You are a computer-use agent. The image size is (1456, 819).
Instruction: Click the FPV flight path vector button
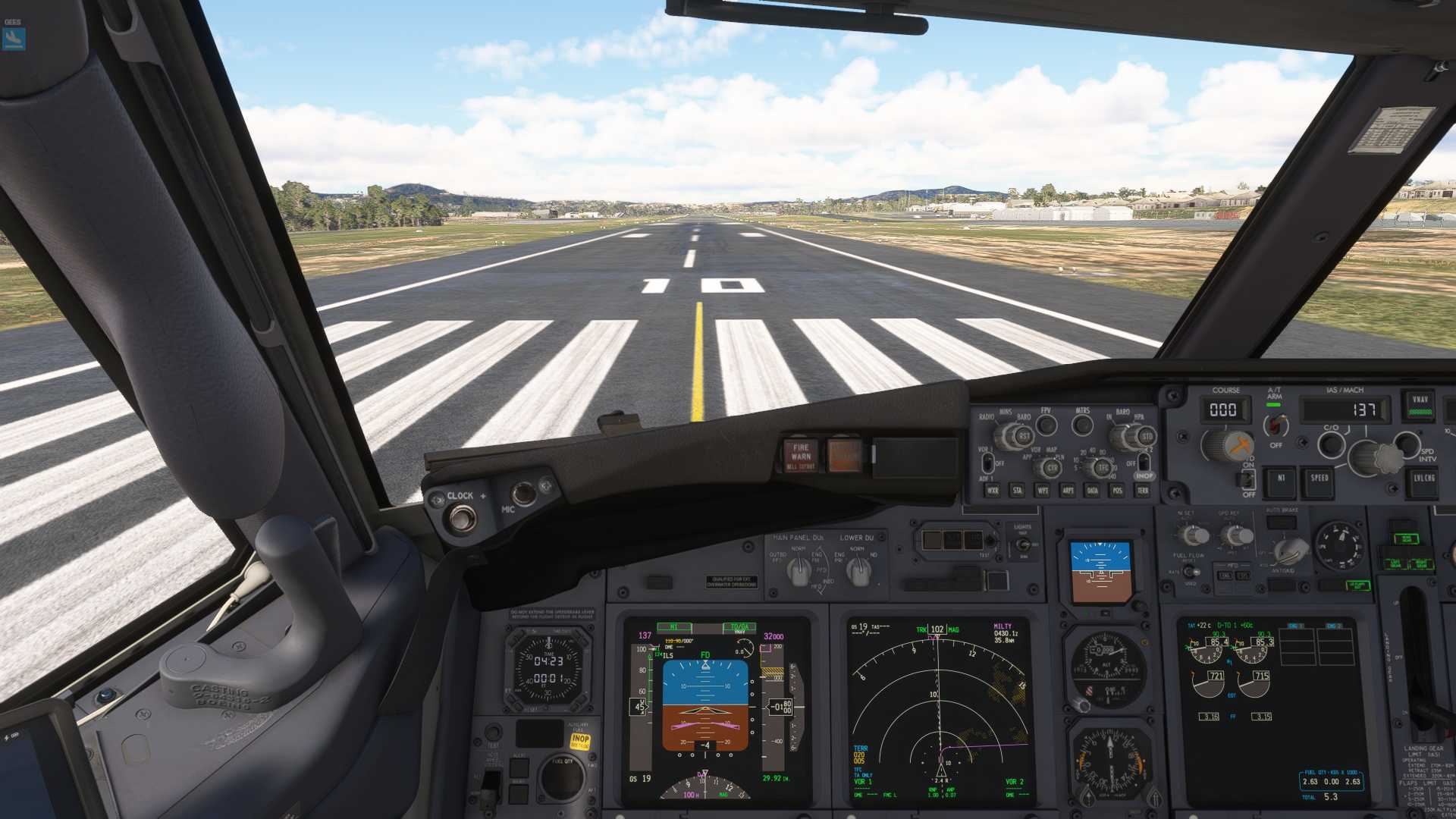pos(1046,425)
